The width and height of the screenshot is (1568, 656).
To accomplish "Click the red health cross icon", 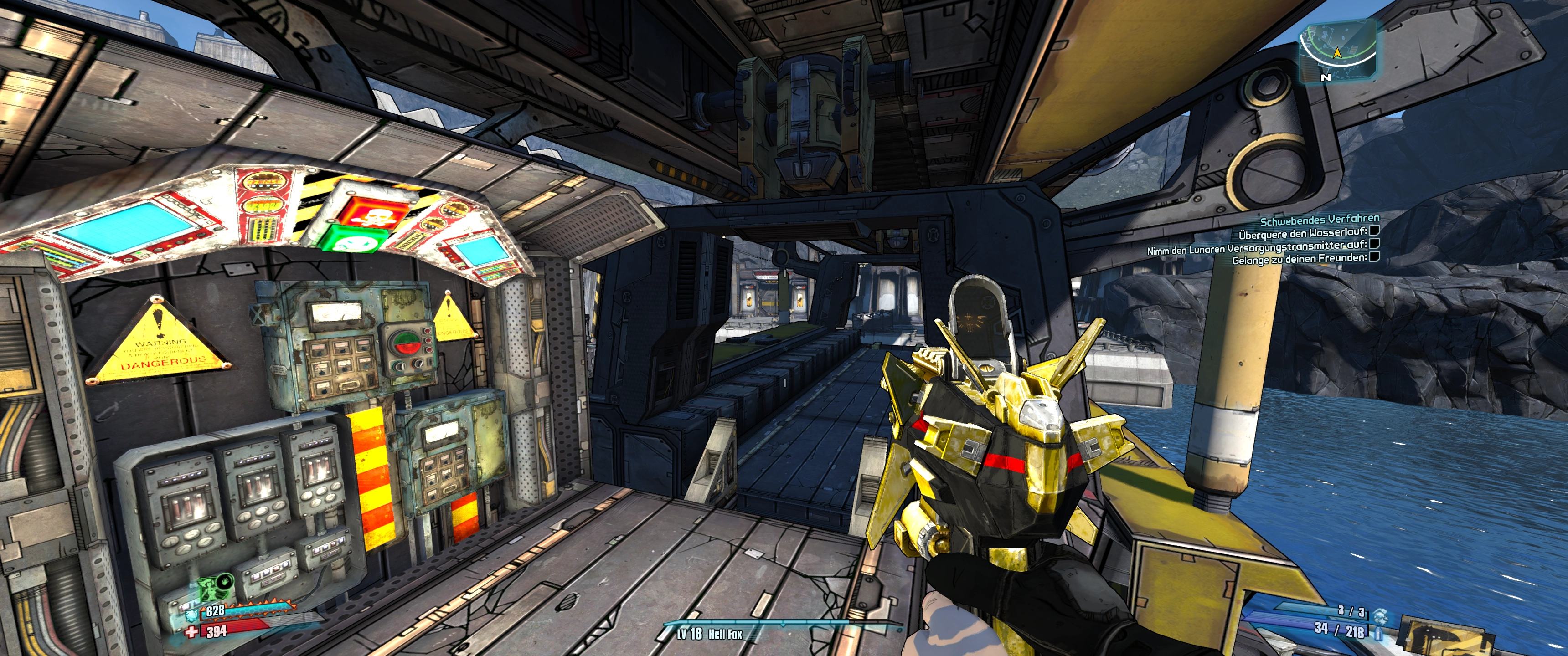I will pos(192,632).
